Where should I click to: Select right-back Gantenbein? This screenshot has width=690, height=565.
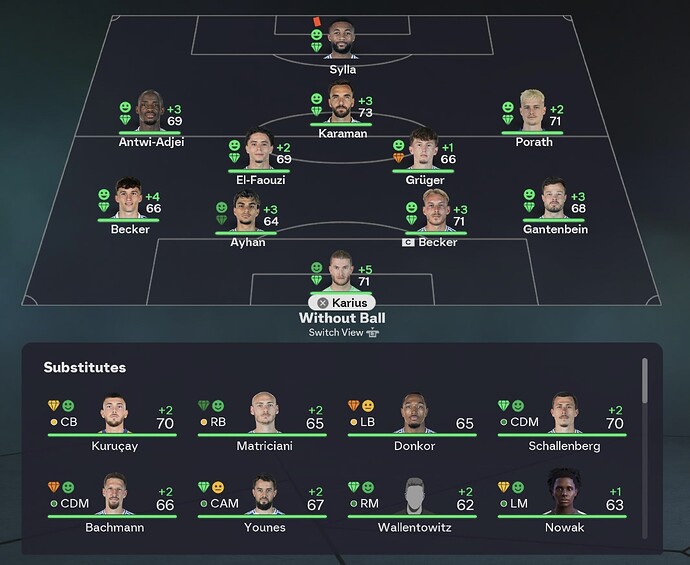tap(554, 199)
